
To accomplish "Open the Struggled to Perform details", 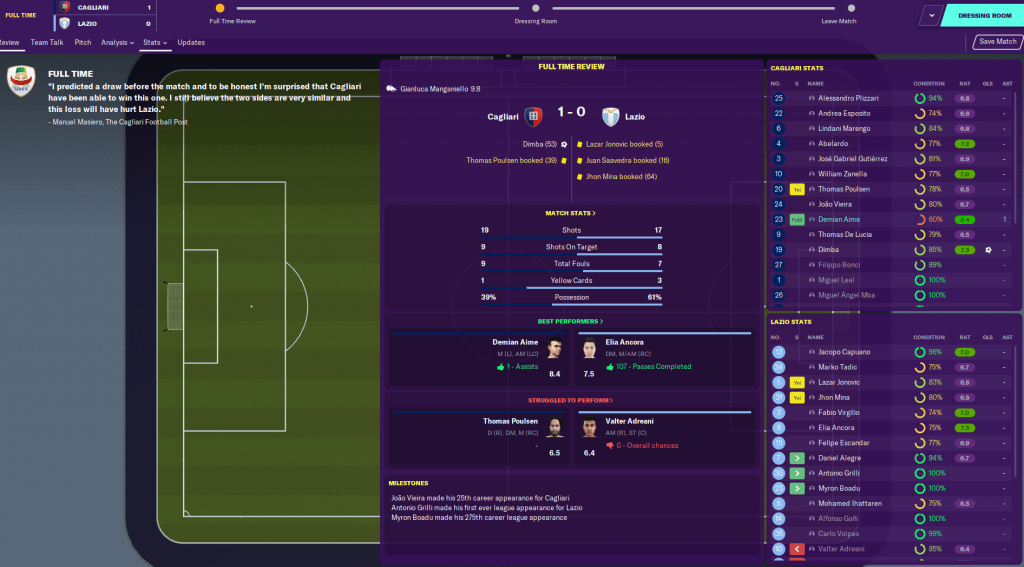I will pos(570,401).
